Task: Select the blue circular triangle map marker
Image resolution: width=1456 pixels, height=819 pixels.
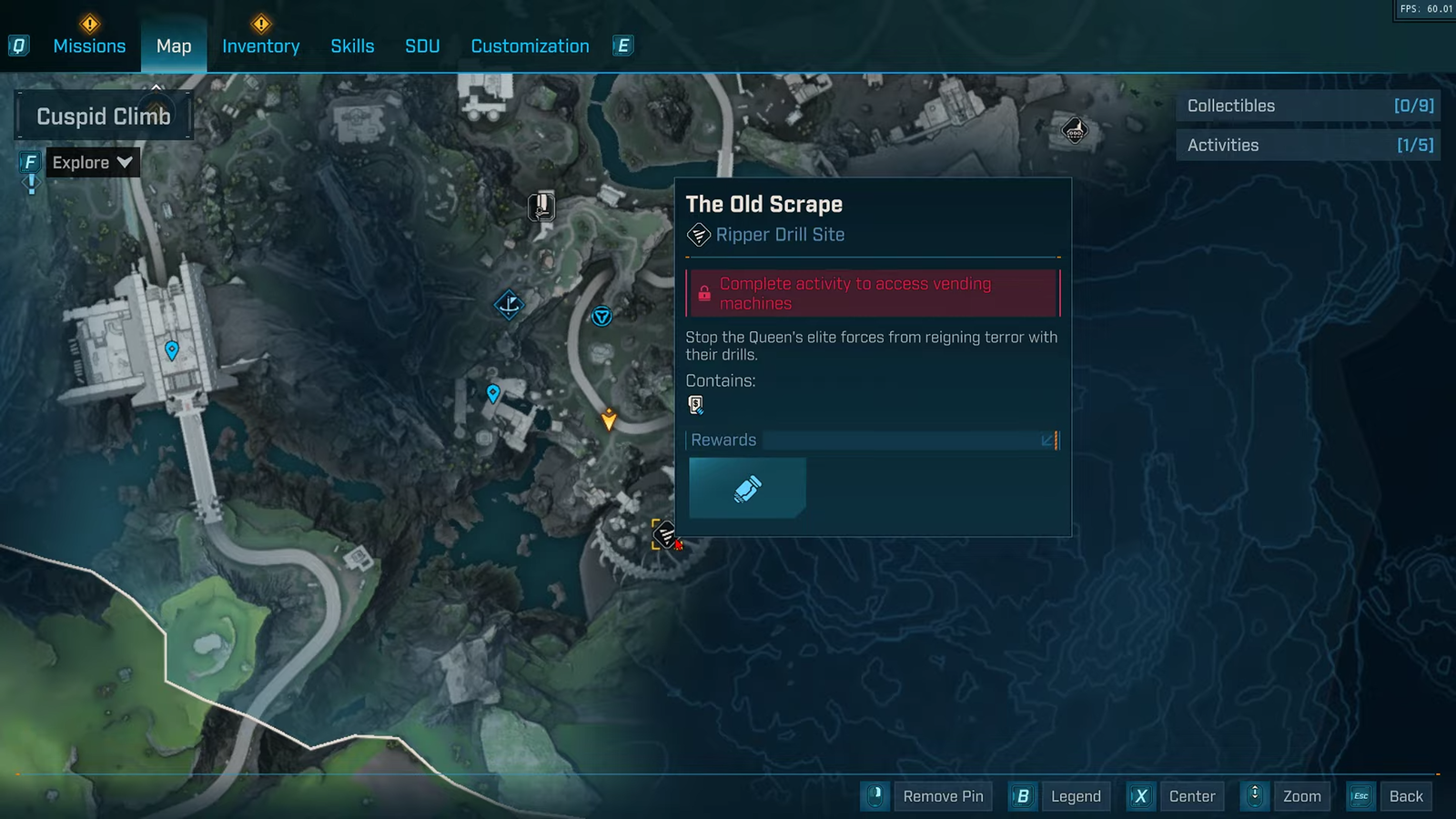Action: tap(602, 317)
